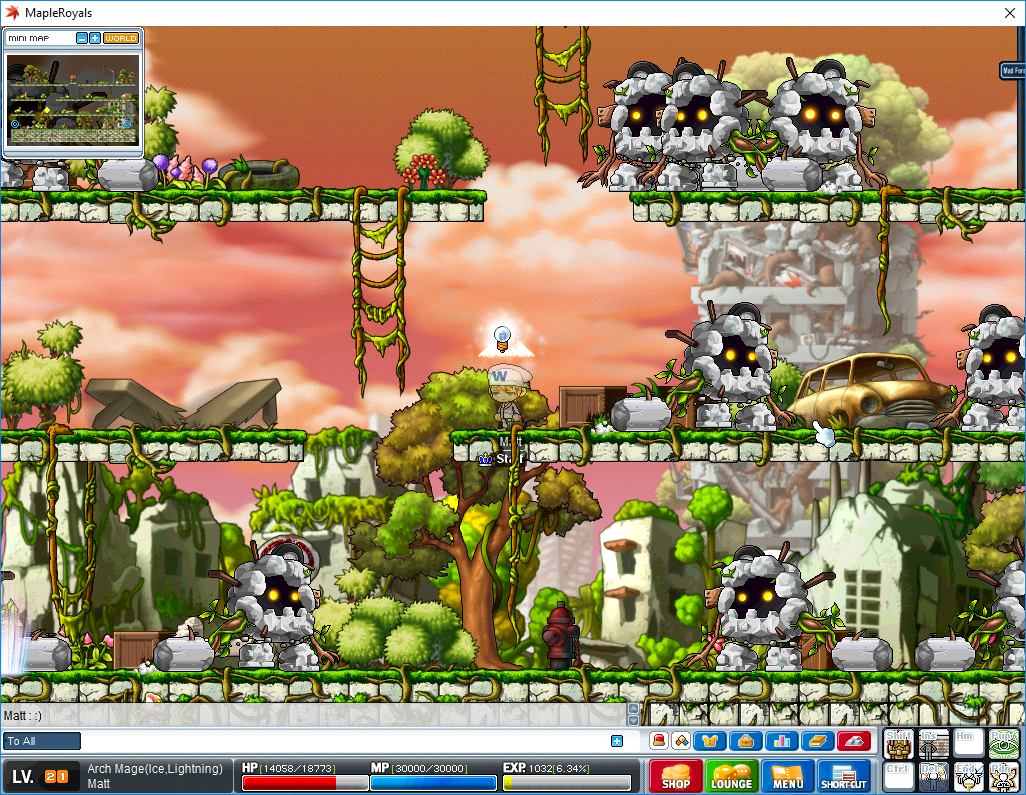Open the Short-Cut panel
The image size is (1026, 795).
(x=845, y=777)
